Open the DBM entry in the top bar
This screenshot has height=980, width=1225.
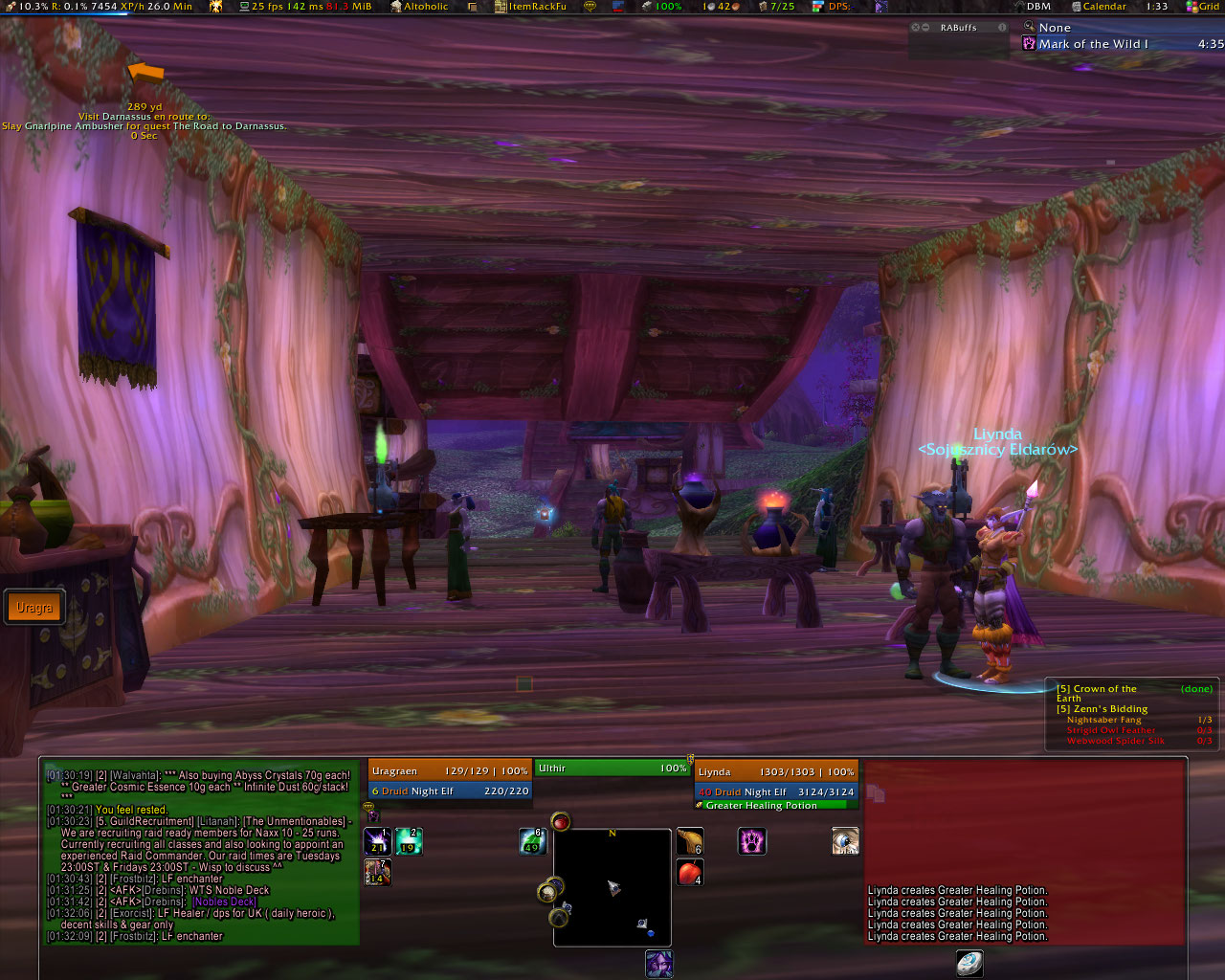coord(1038,7)
